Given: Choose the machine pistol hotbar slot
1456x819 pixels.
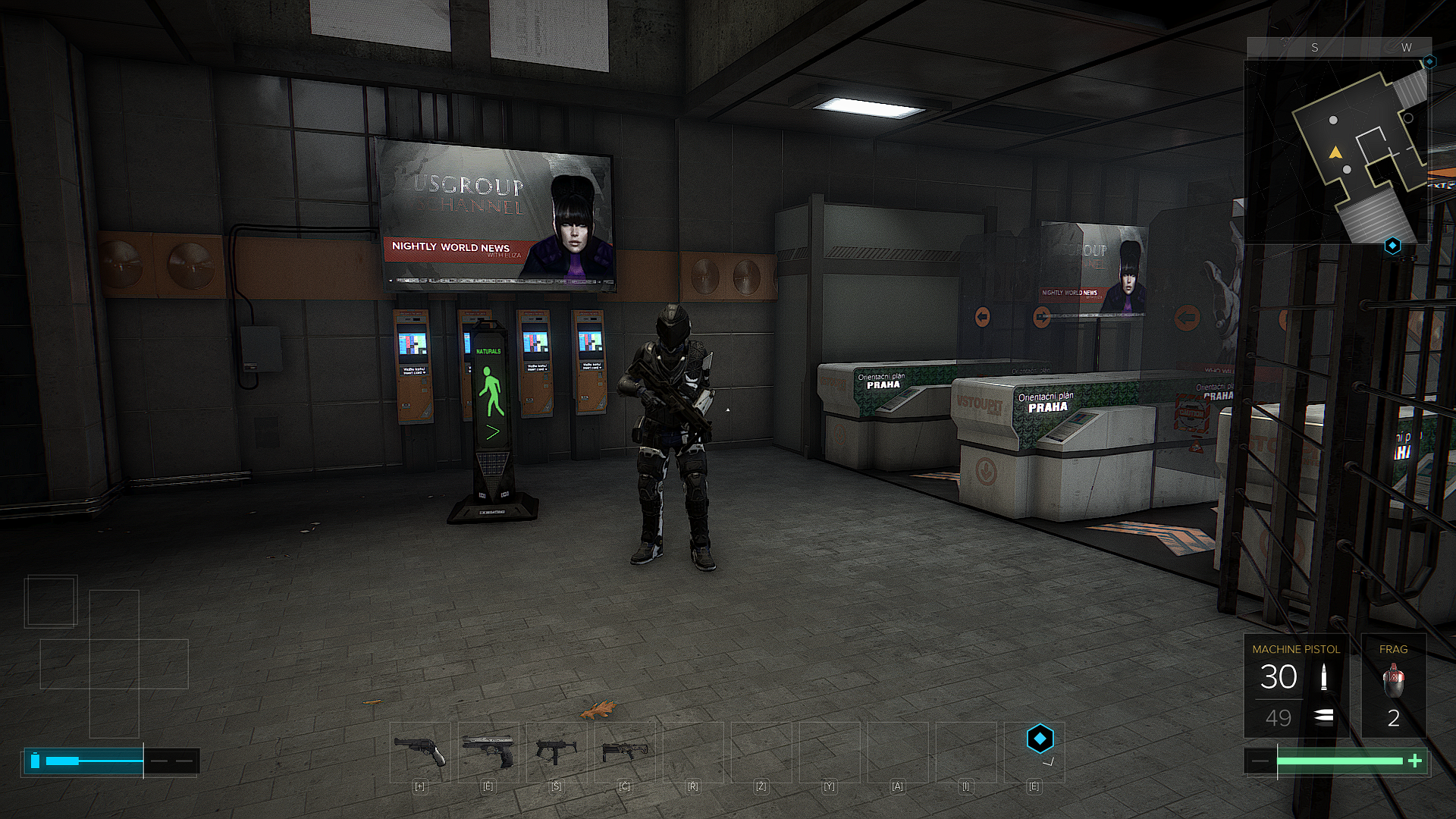Looking at the screenshot, I should pos(556,752).
